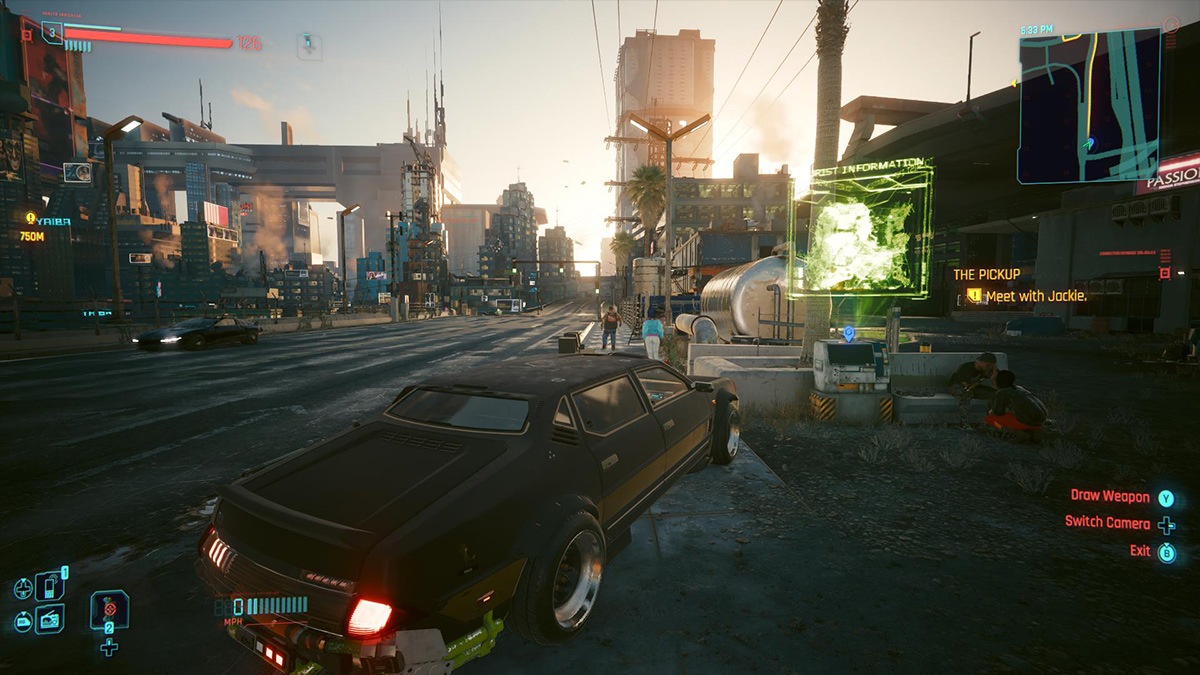
Task: Click the player arrow on the minimap
Action: 1089,145
